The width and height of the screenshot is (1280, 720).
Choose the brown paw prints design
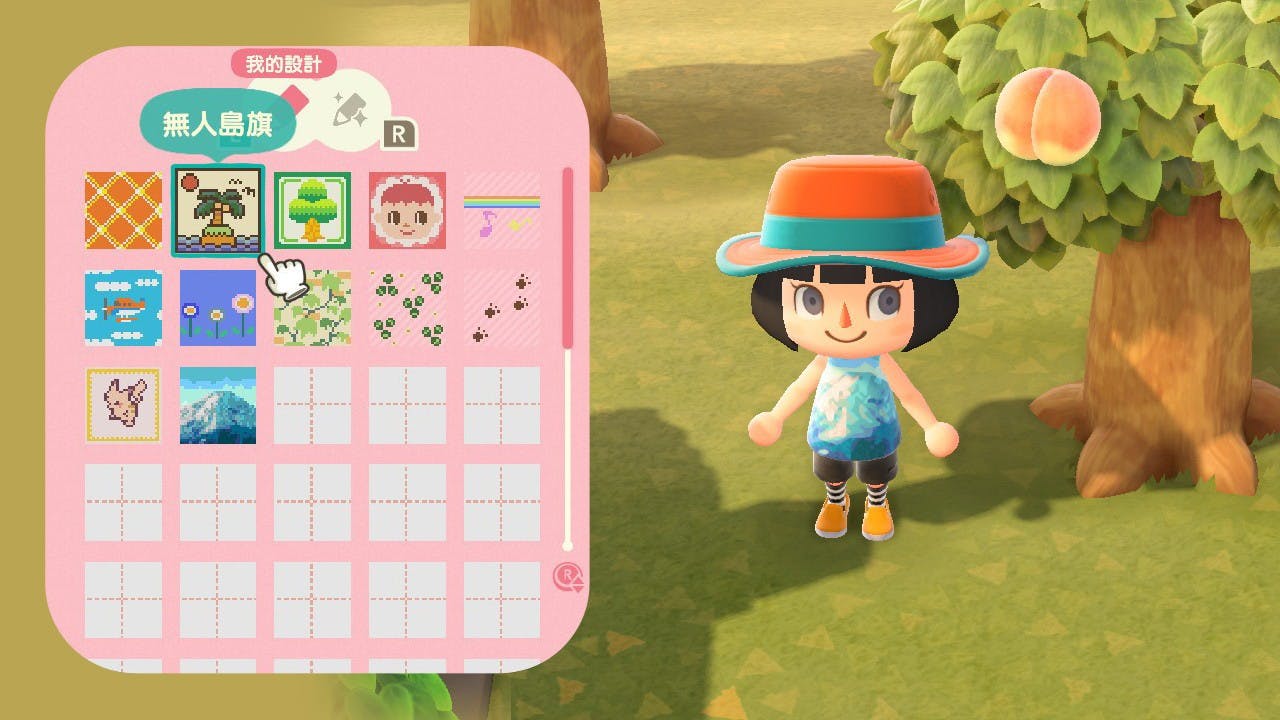pos(502,307)
